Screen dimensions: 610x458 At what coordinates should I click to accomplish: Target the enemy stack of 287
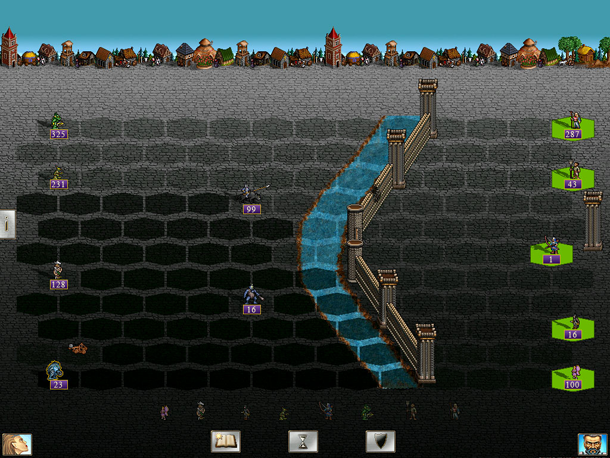coord(573,123)
